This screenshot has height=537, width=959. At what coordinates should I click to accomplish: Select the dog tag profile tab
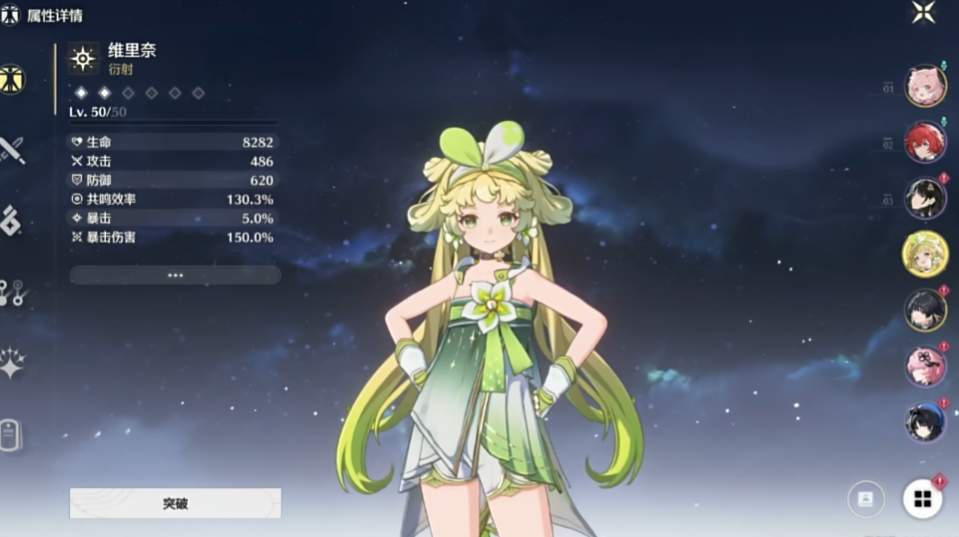(x=11, y=434)
